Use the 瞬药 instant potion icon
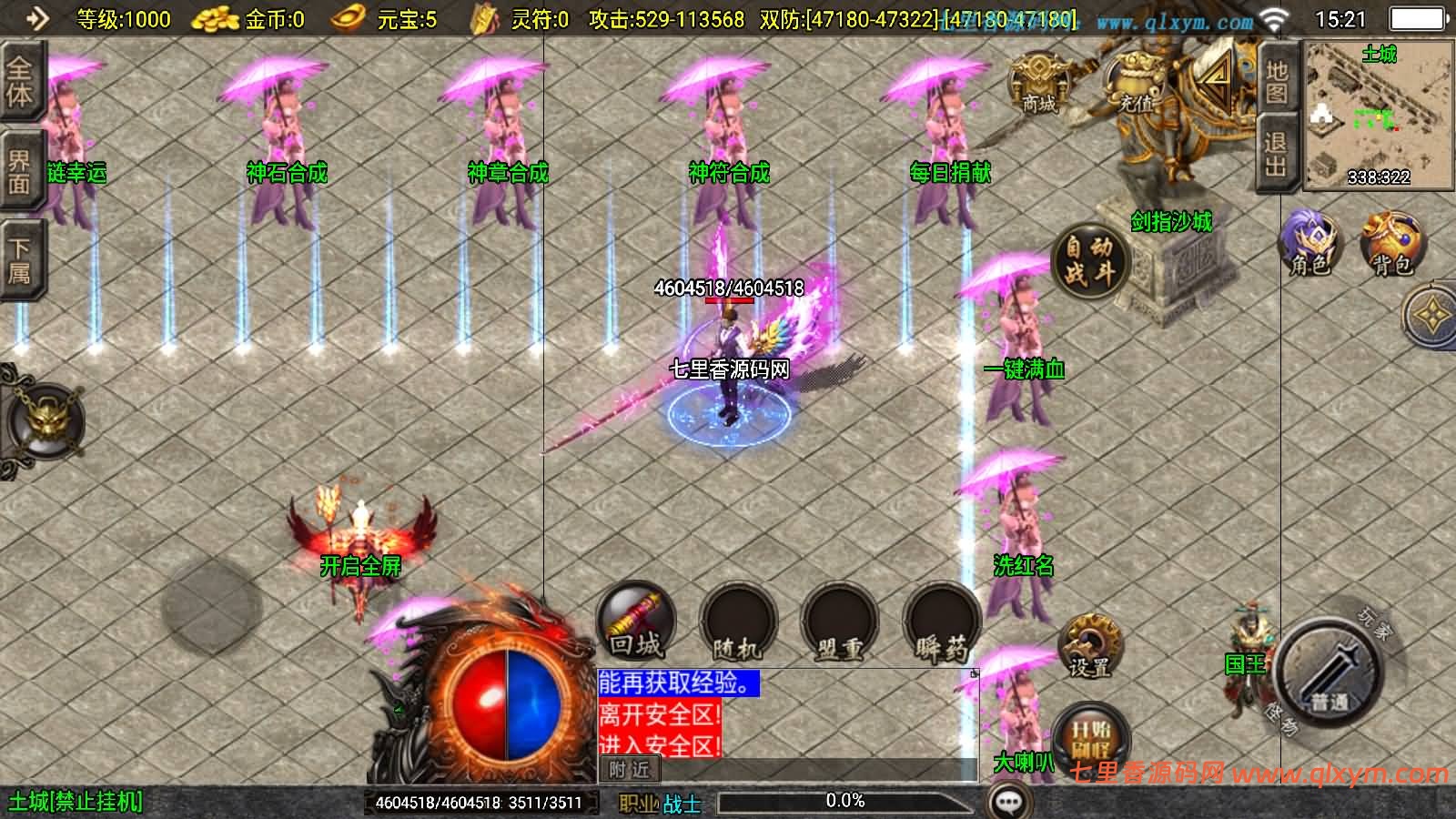 tap(941, 625)
